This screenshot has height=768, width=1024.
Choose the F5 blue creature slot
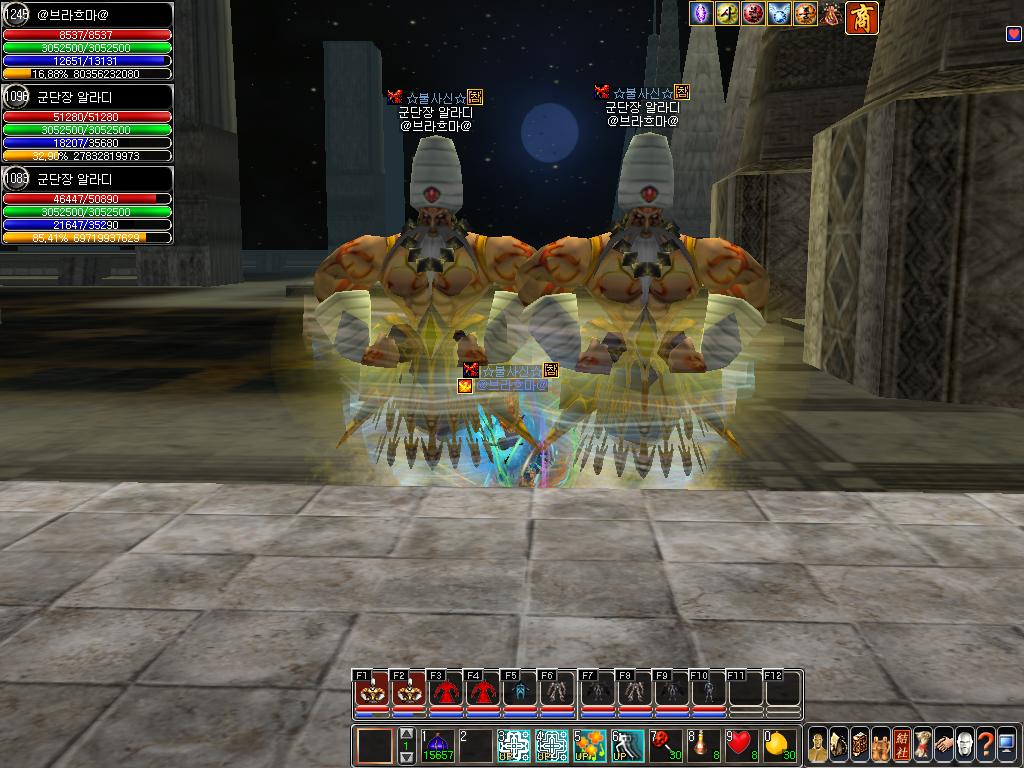tap(519, 692)
